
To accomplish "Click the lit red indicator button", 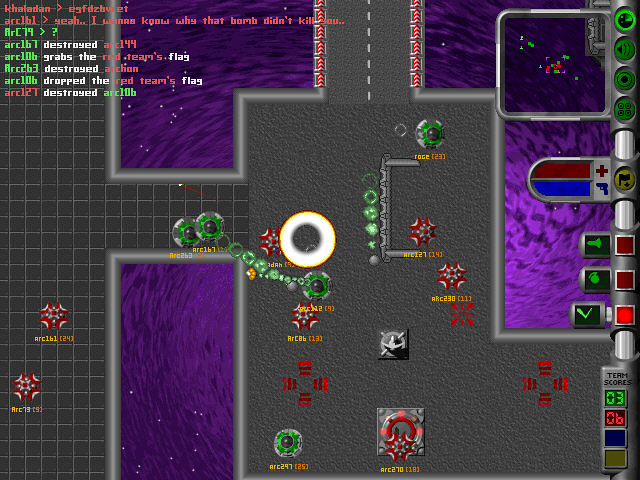I will (x=625, y=315).
